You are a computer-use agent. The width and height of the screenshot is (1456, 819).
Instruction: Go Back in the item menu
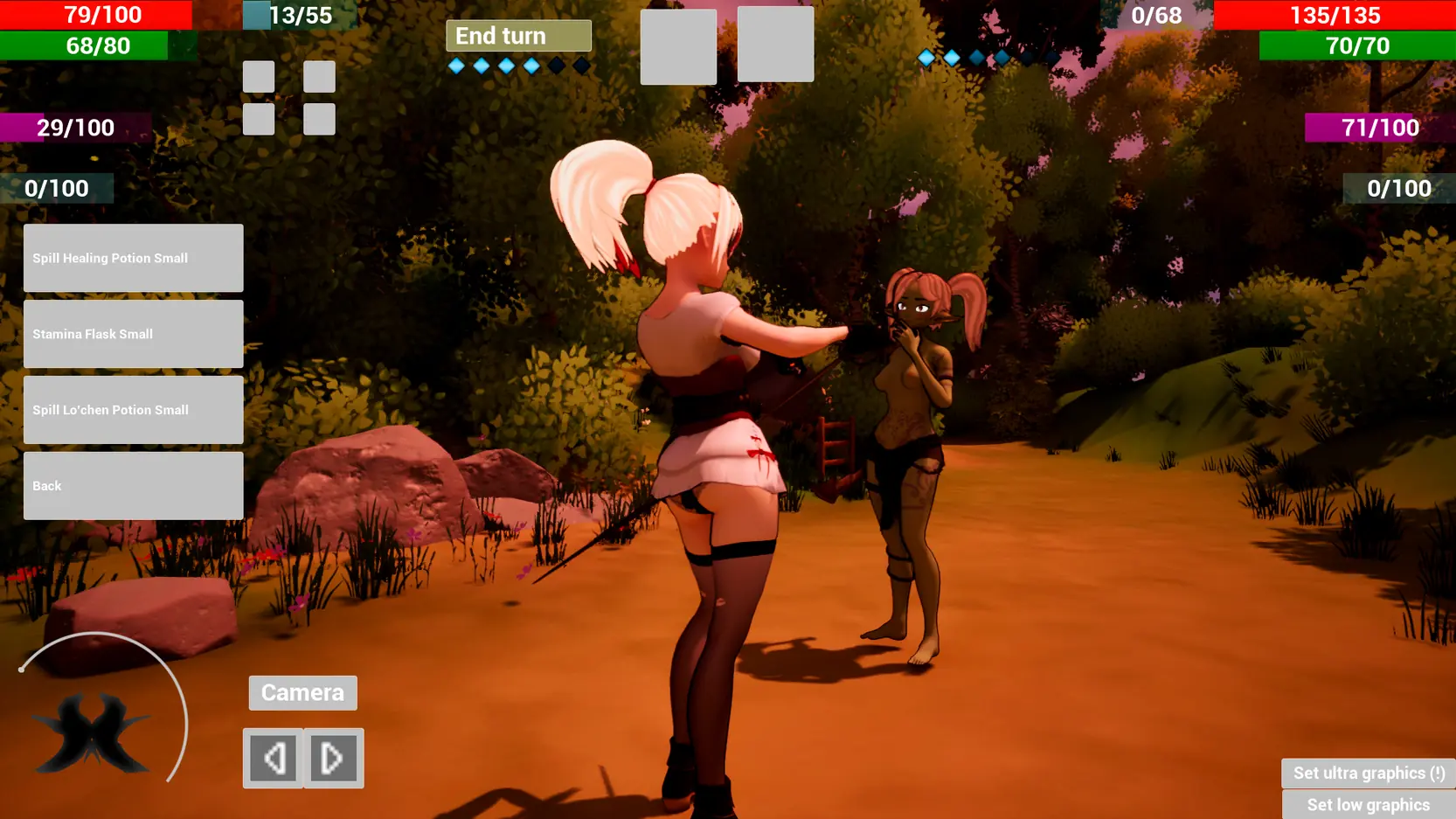click(x=133, y=486)
